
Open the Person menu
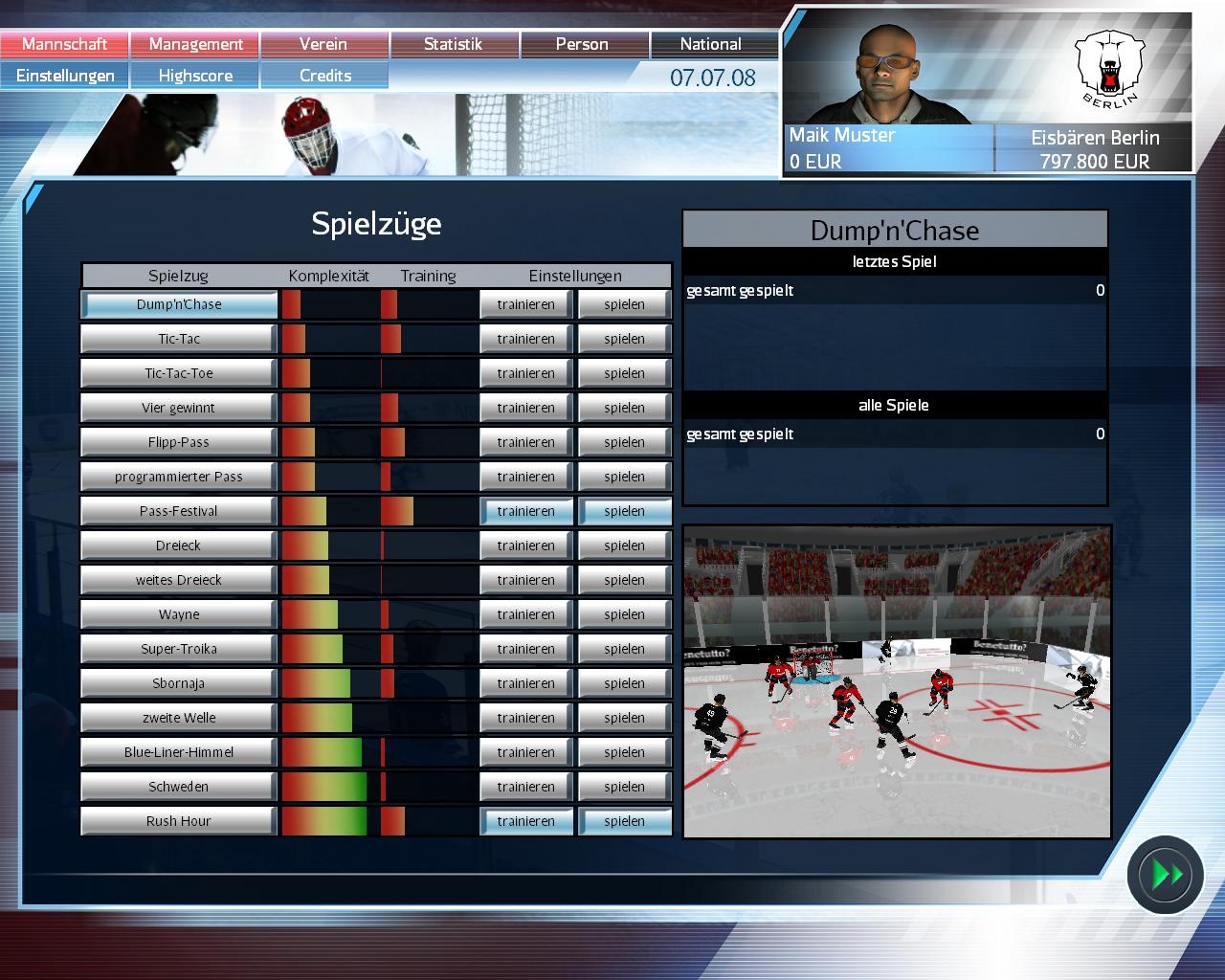[582, 44]
